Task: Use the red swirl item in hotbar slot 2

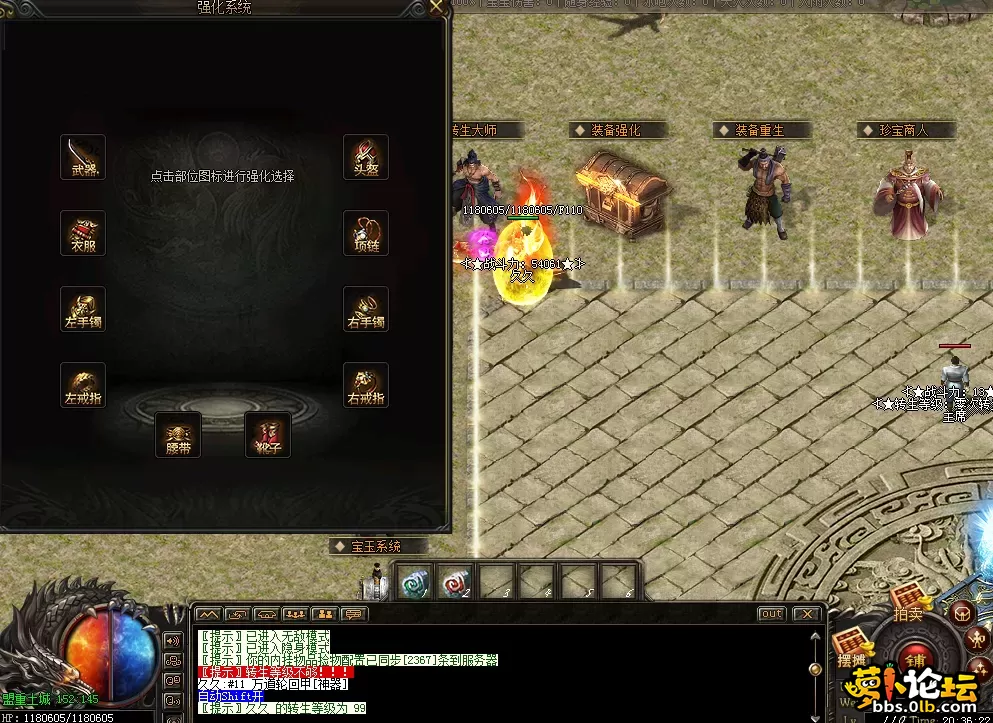Action: [x=455, y=580]
